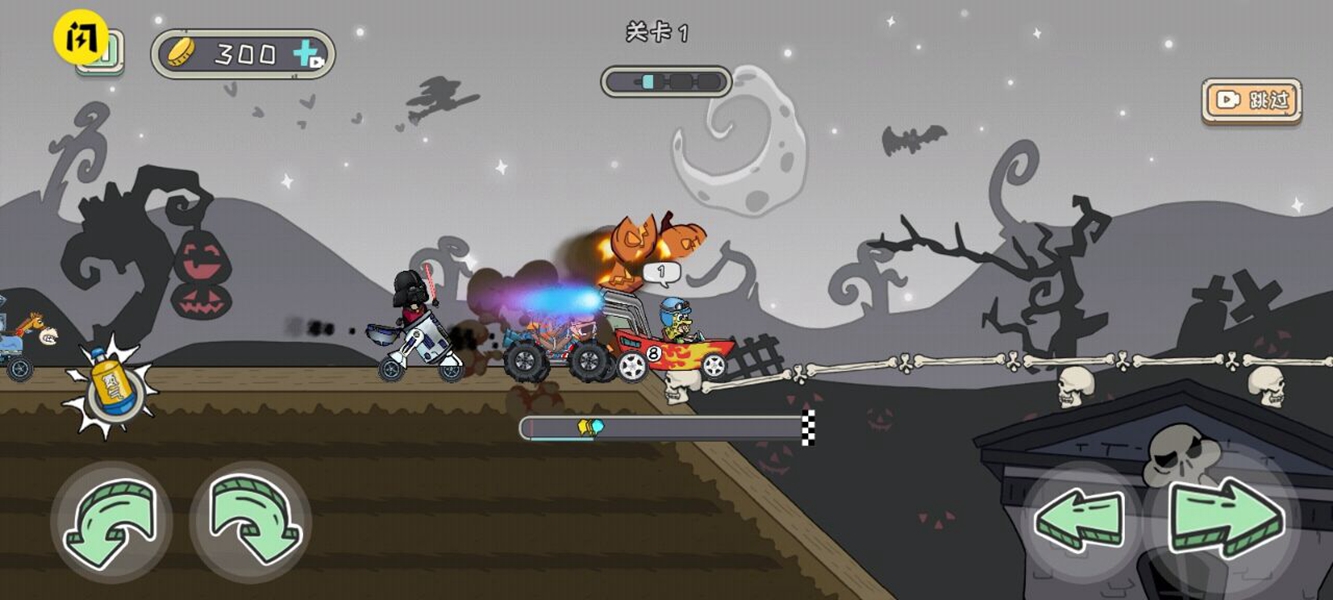This screenshot has height=600, width=1333.
Task: Tap the 跳过 skip video button
Action: point(1251,100)
